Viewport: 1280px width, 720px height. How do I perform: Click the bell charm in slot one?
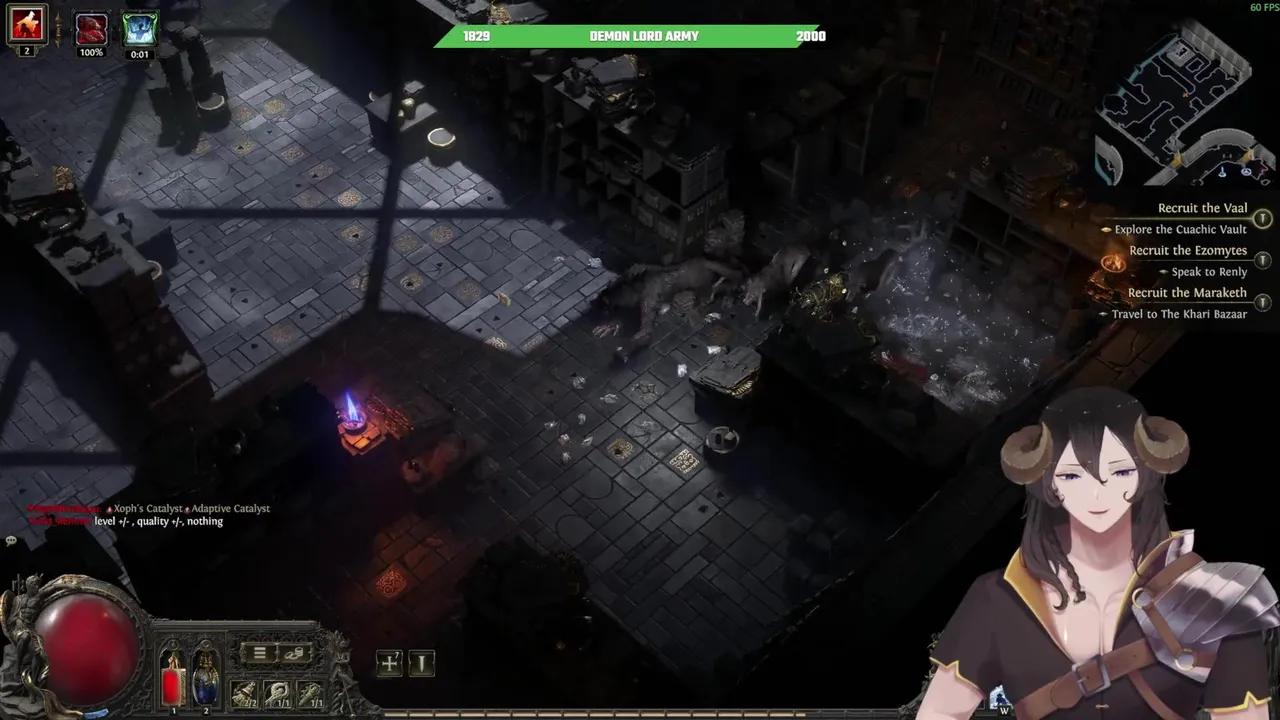pos(243,692)
